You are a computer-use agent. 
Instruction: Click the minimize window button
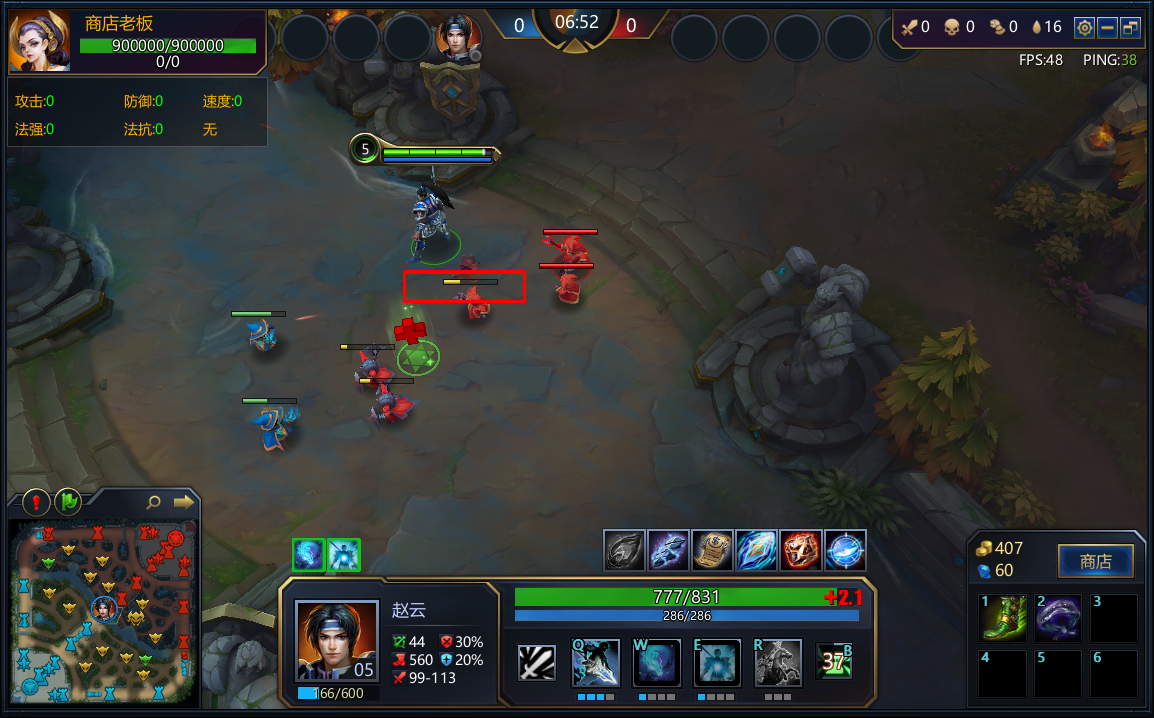click(x=1107, y=28)
